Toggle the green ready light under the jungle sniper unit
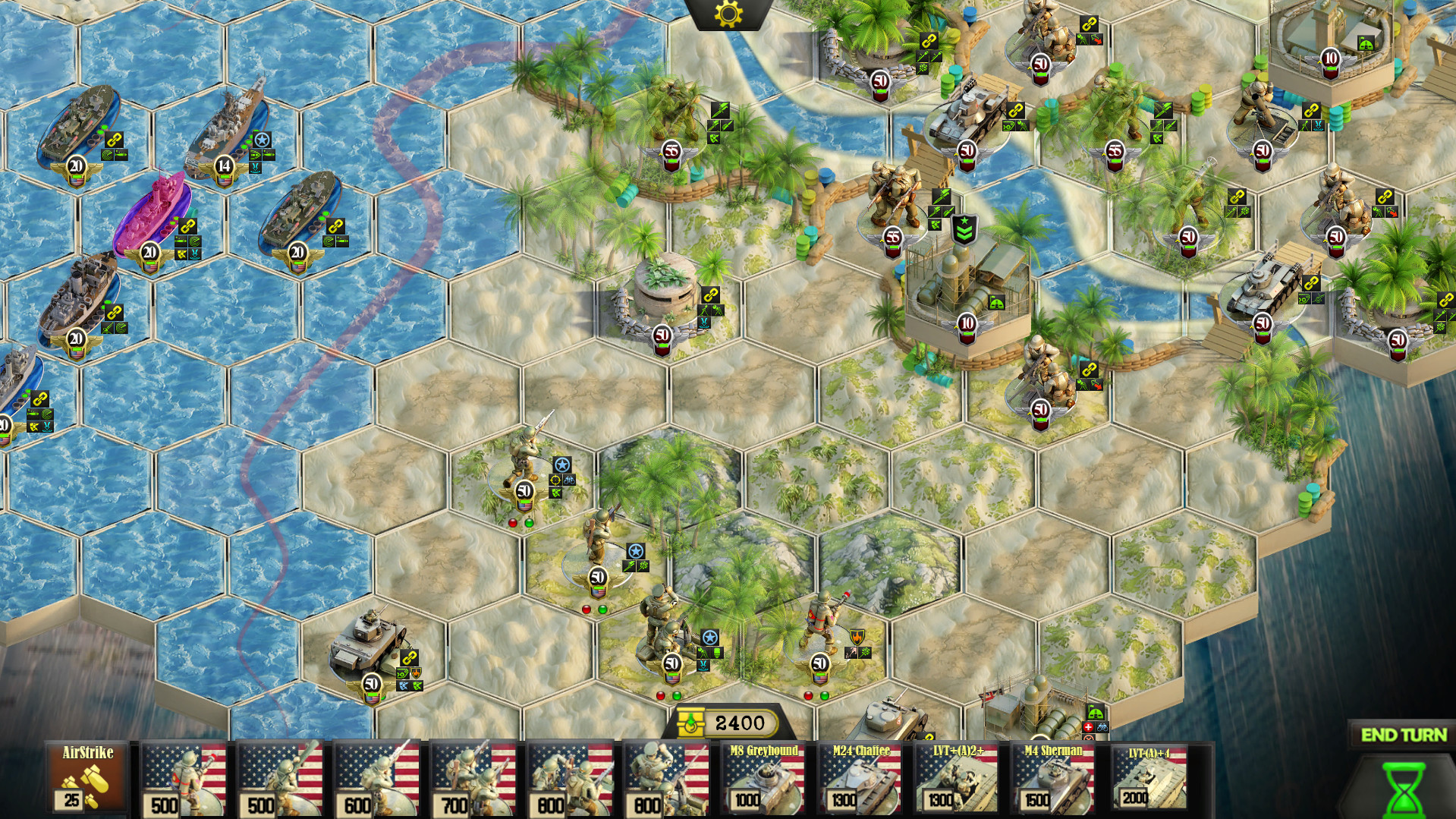This screenshot has height=819, width=1456. (531, 524)
